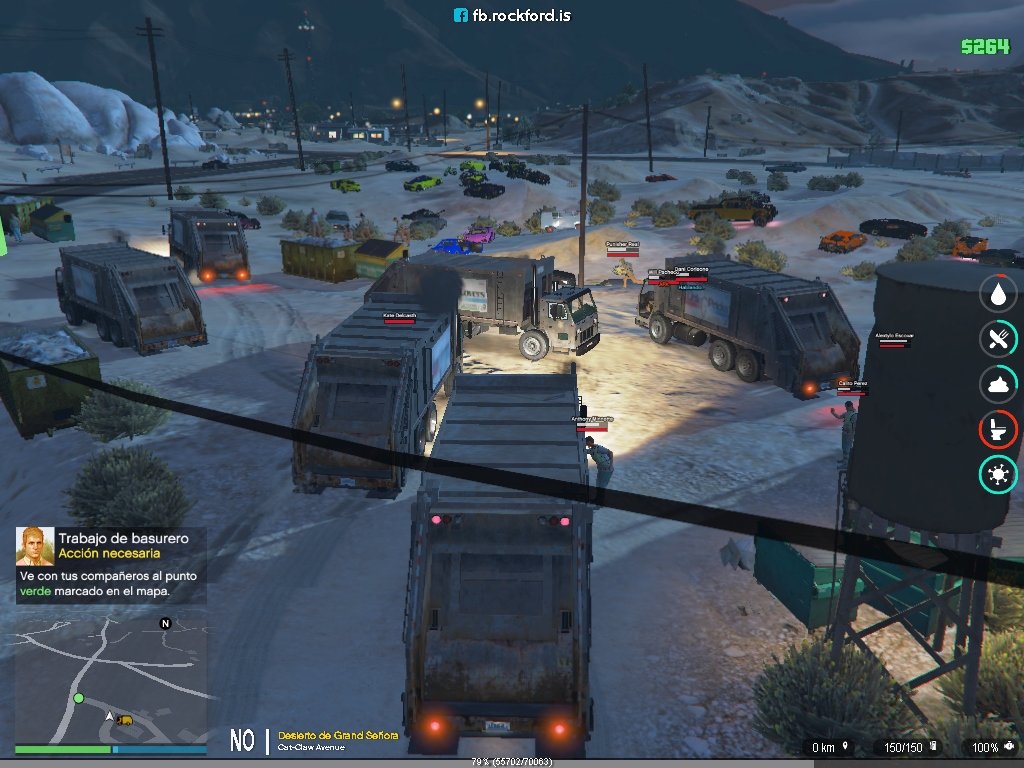1024x768 pixels.
Task: Click the green destination marker on minimap
Action: click(x=78, y=698)
